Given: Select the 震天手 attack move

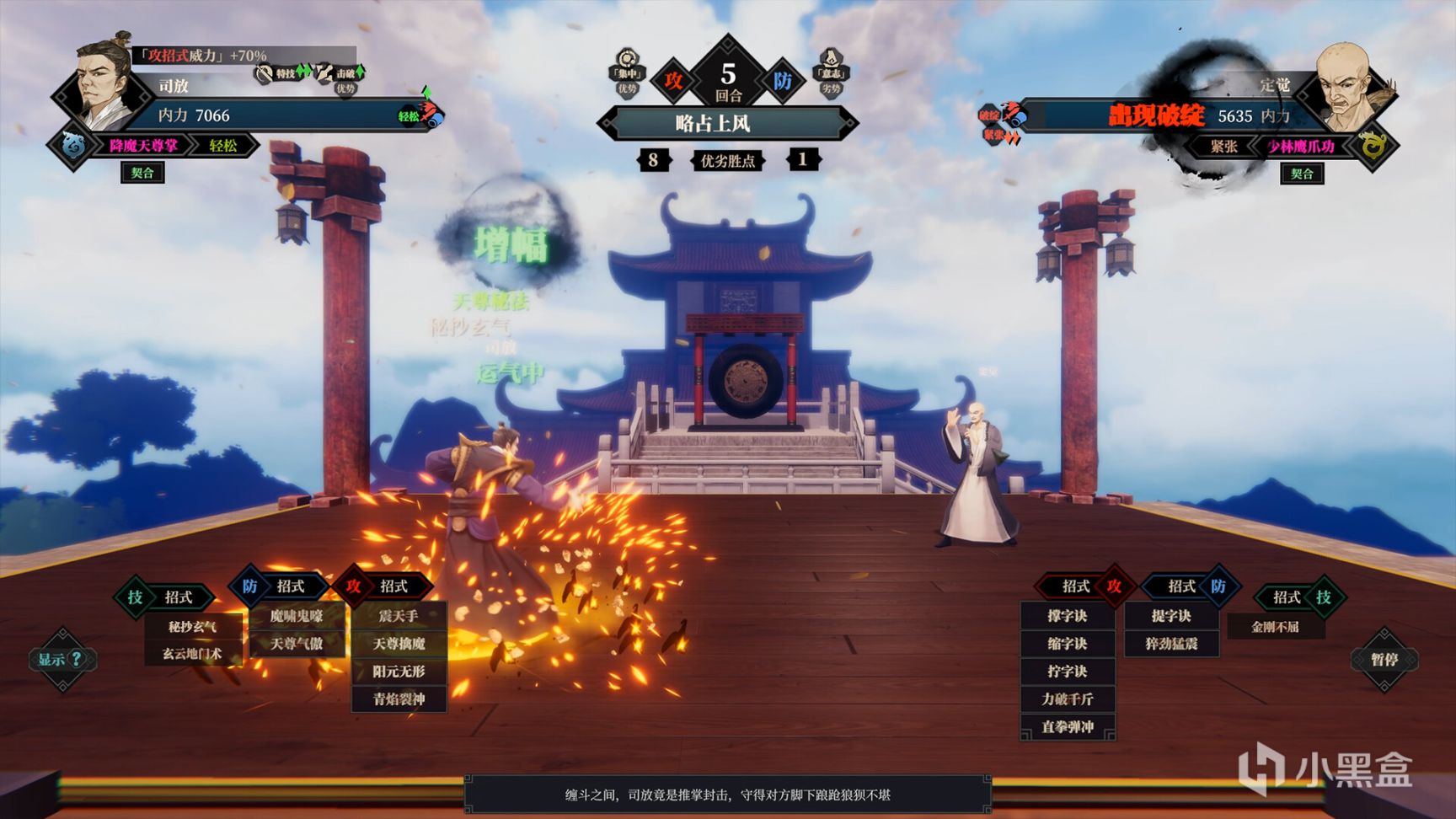Looking at the screenshot, I should tap(399, 616).
